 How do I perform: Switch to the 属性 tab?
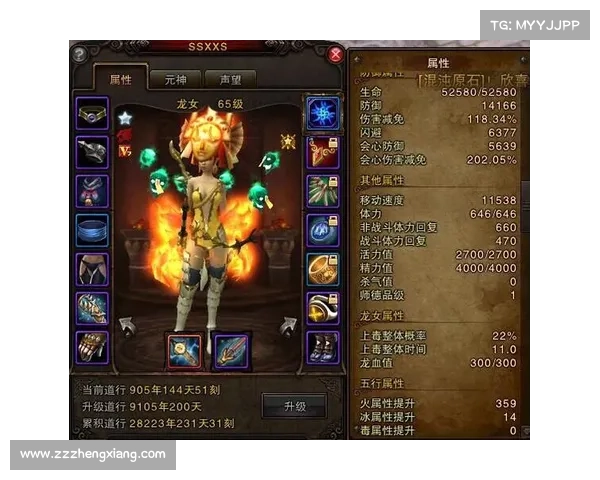coord(119,79)
